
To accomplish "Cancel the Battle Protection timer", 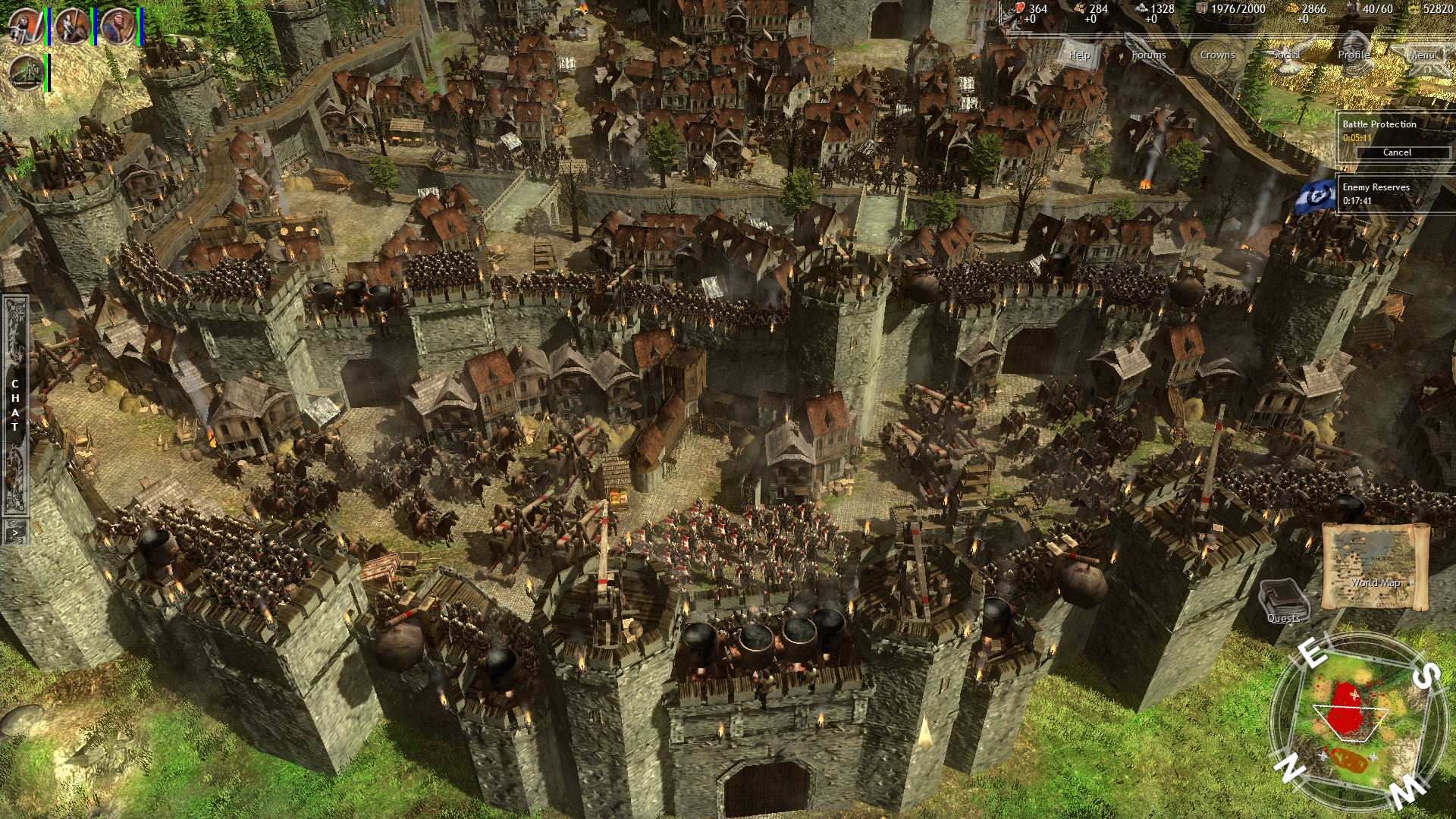I will click(1398, 152).
